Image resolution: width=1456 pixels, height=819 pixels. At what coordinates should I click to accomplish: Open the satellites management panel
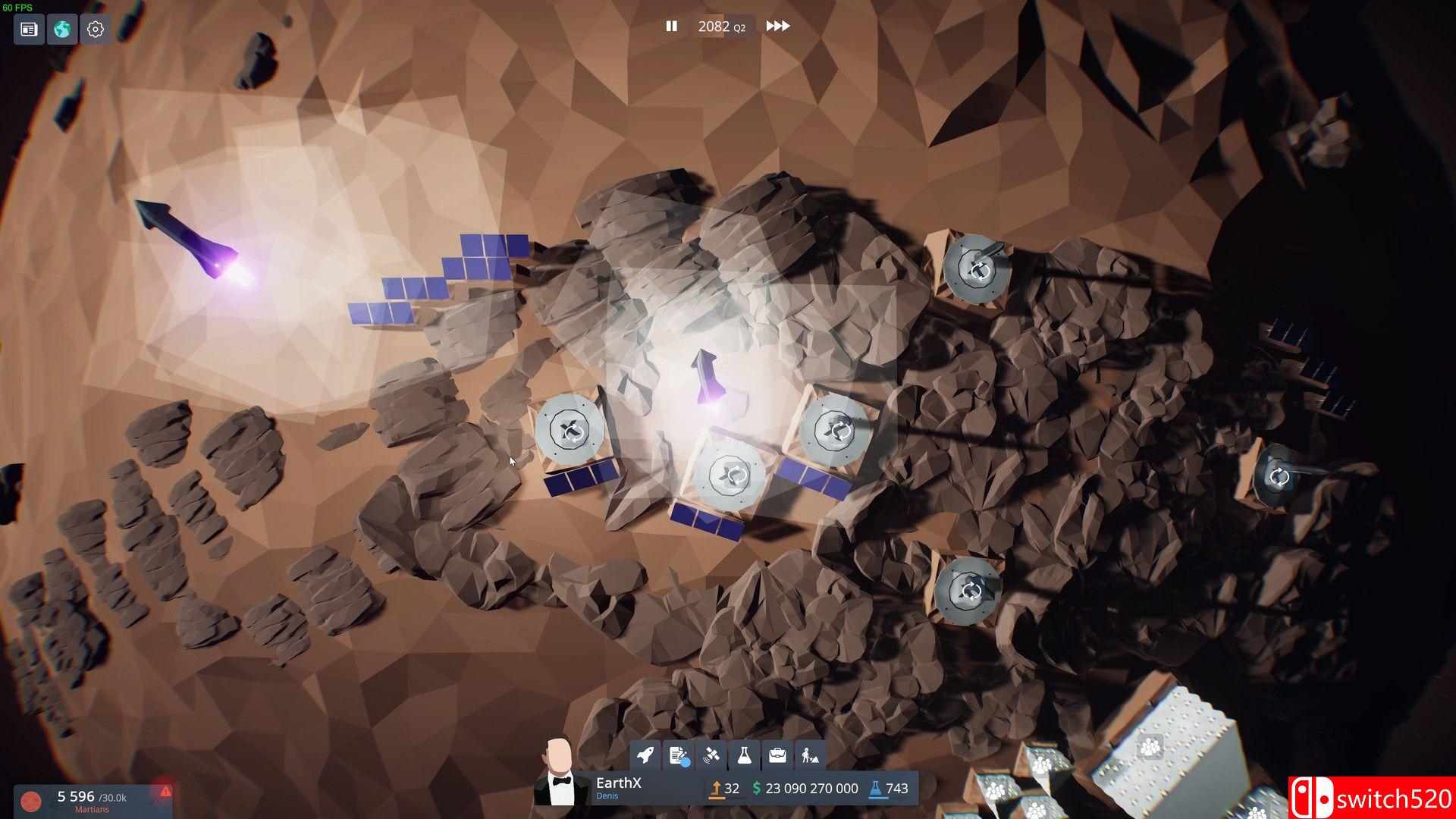[711, 755]
